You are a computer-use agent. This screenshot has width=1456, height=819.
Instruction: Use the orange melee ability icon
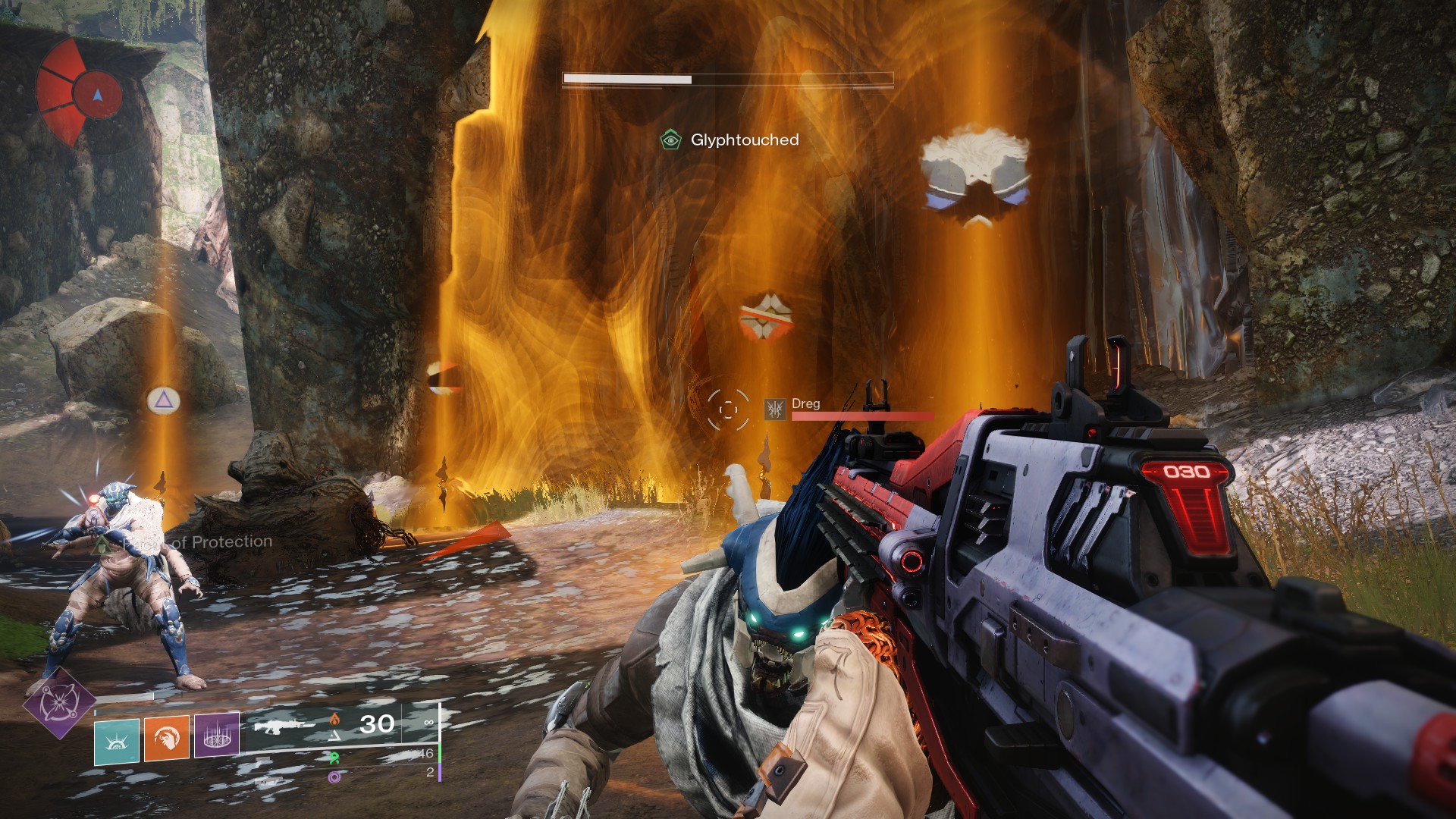[167, 737]
